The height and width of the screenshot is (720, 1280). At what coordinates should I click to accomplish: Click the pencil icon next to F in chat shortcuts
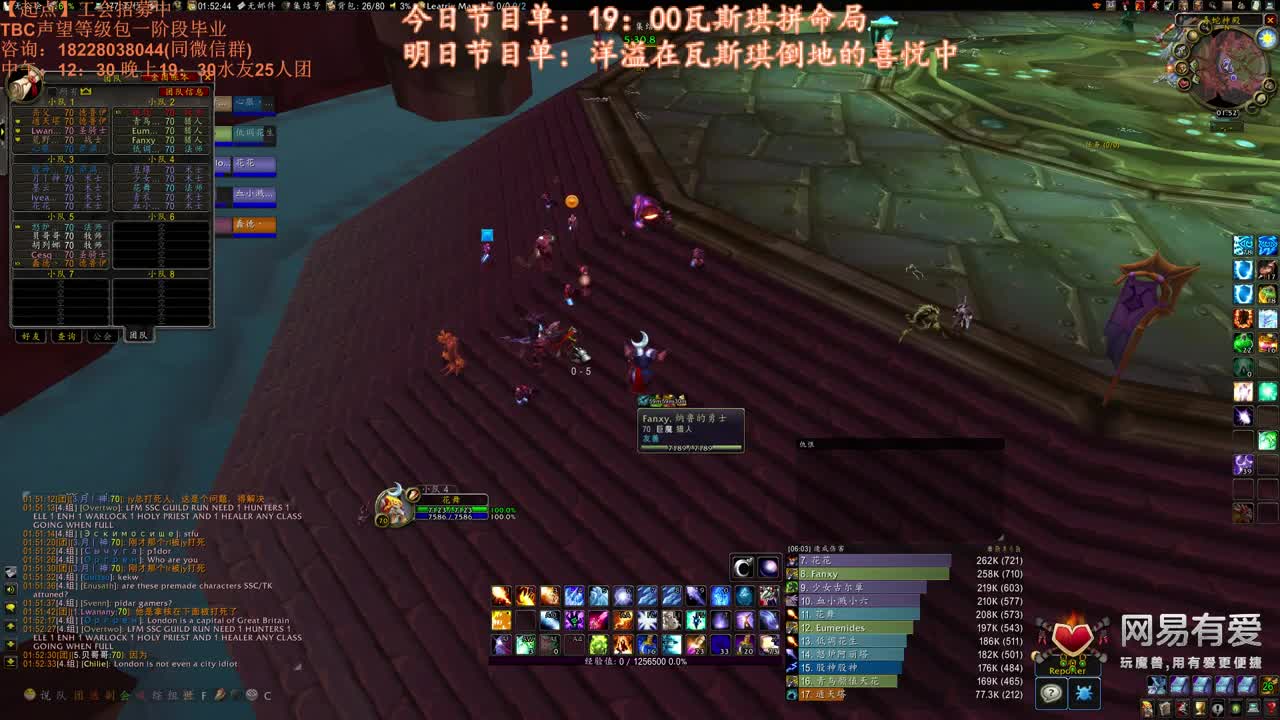pyautogui.click(x=219, y=695)
